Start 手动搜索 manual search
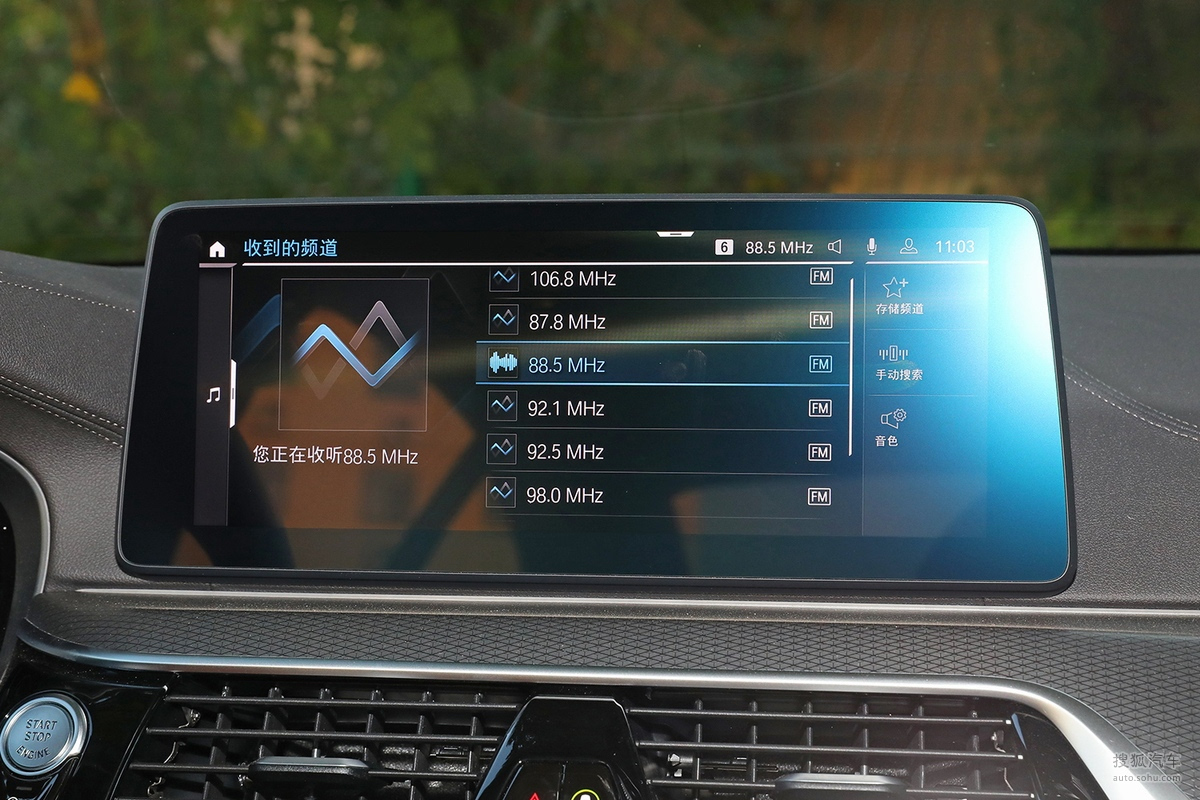Viewport: 1200px width, 800px height. tap(898, 362)
